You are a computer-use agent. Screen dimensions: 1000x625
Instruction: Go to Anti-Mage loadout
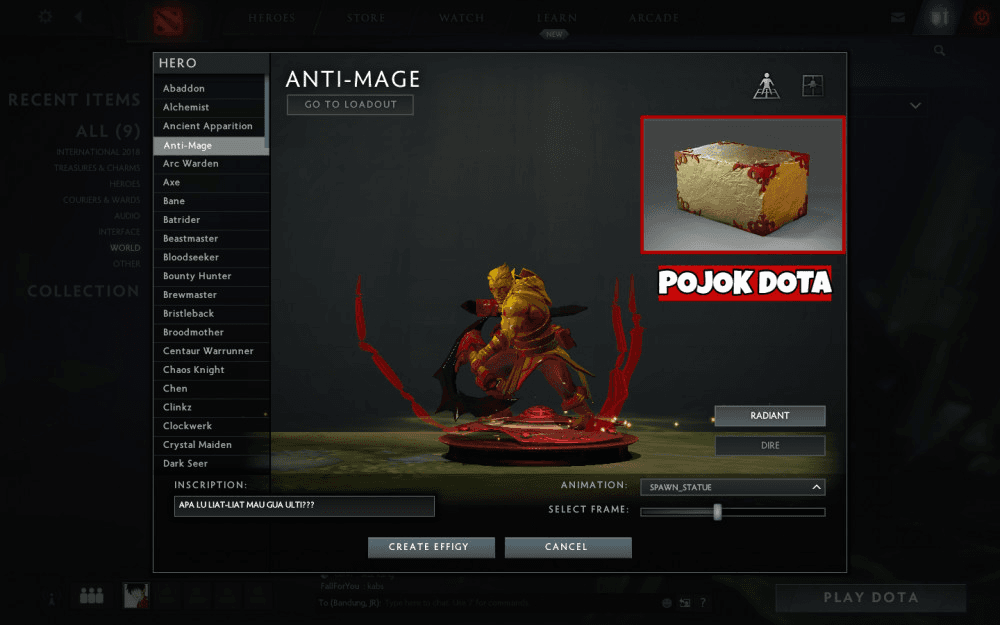(350, 104)
